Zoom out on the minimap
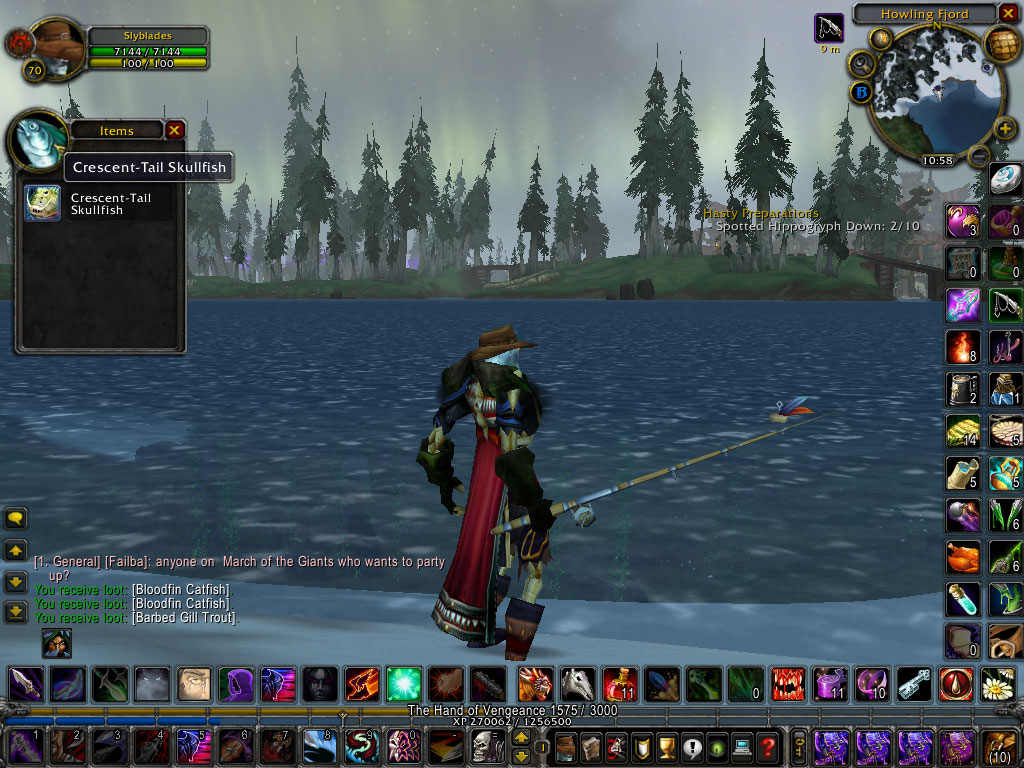This screenshot has width=1024, height=768. [979, 155]
